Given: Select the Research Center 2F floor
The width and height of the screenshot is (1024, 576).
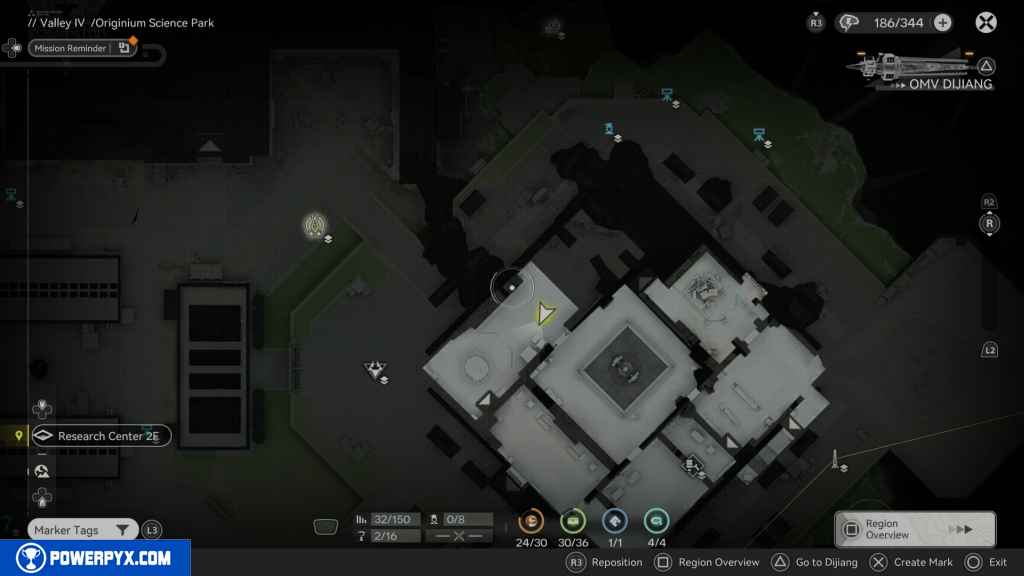Looking at the screenshot, I should click(100, 436).
